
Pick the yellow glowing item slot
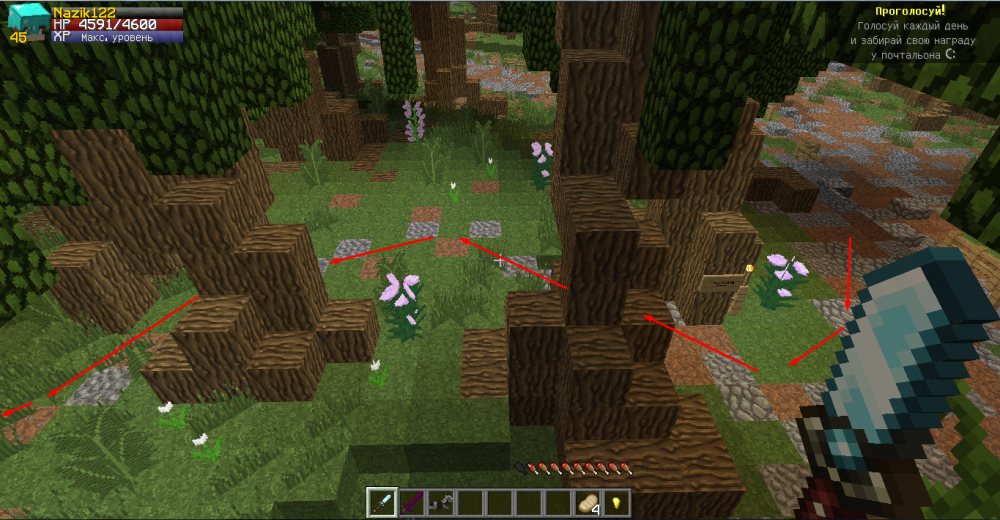tap(617, 502)
